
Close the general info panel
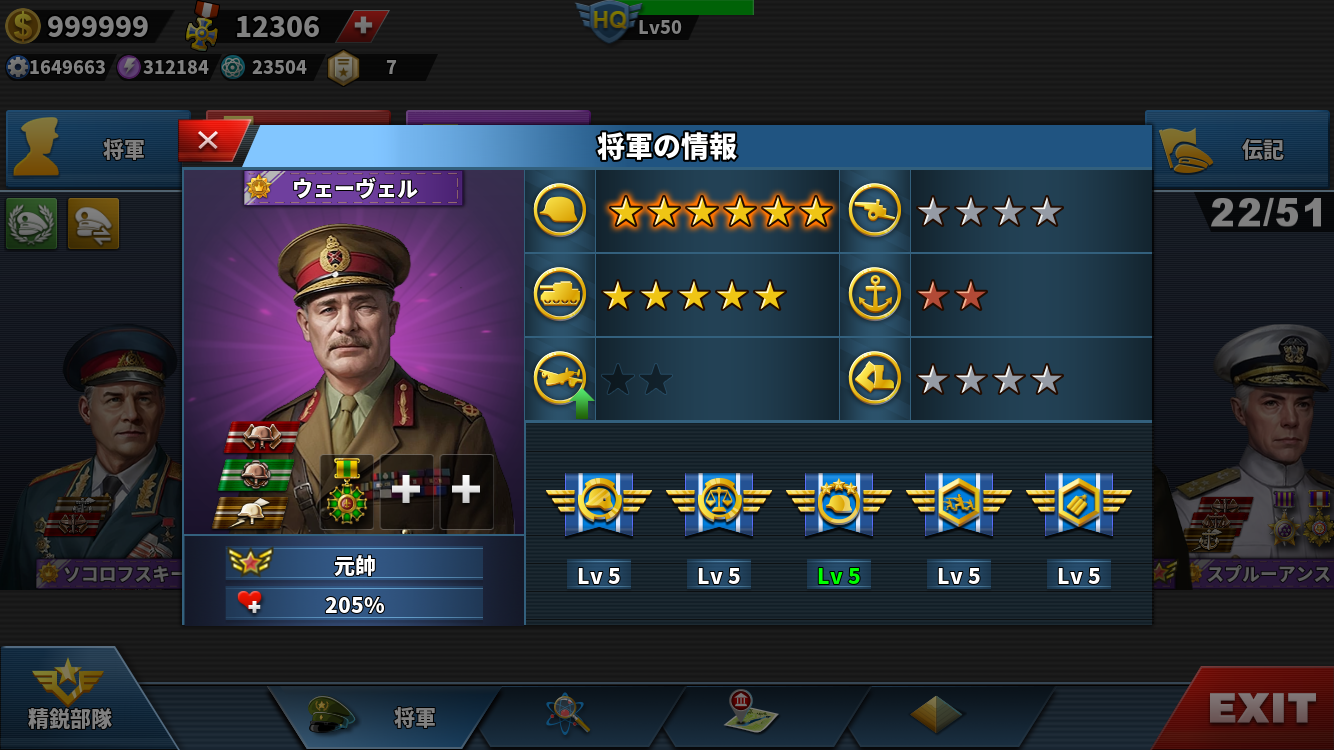(x=209, y=141)
